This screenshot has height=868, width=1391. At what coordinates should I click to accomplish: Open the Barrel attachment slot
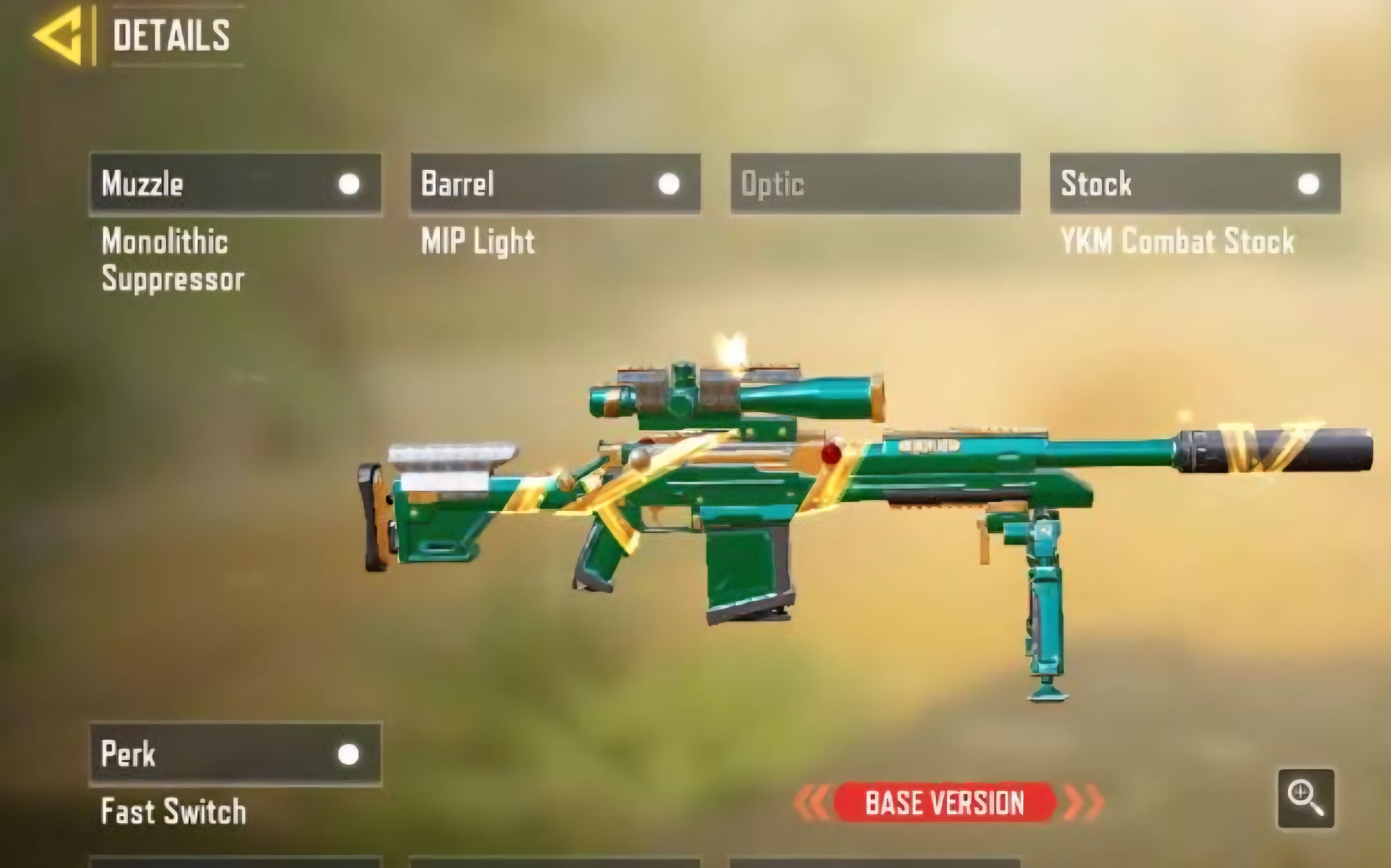click(555, 184)
